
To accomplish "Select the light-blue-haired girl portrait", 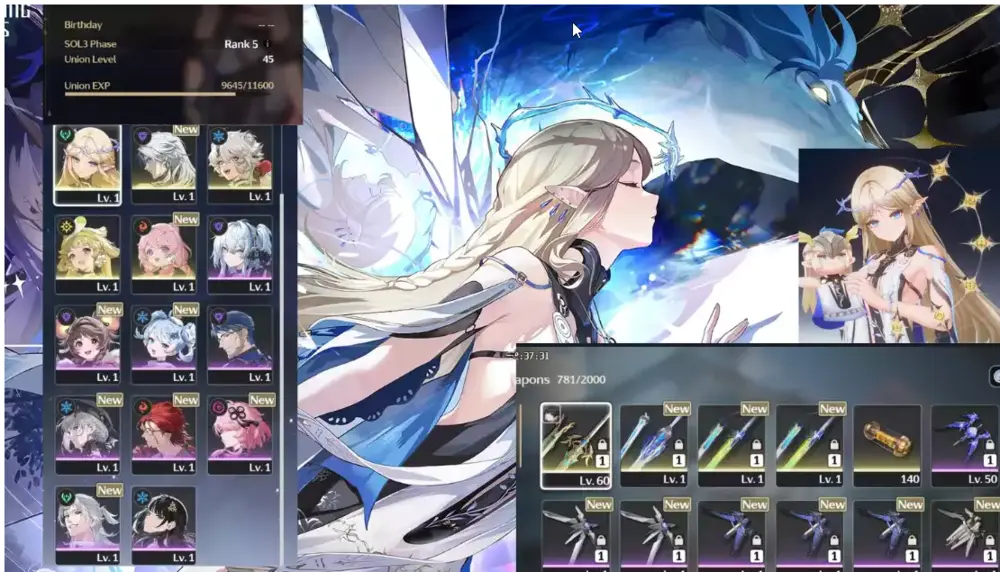I will pos(163,342).
